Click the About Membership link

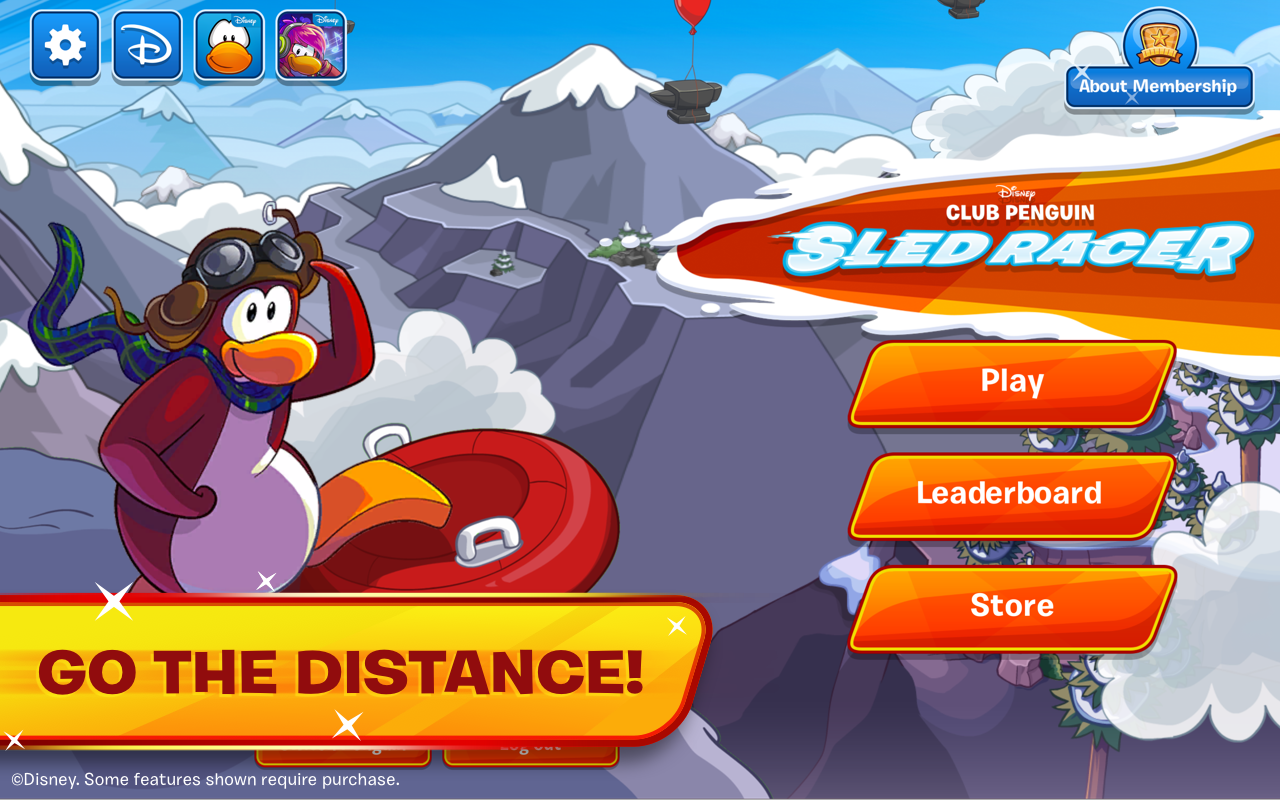(1160, 87)
